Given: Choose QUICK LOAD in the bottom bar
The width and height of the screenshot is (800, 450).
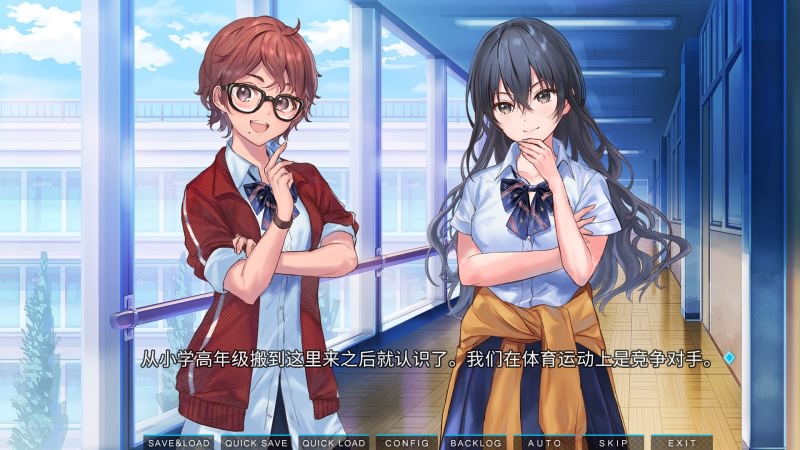Looking at the screenshot, I should pyautogui.click(x=333, y=442).
